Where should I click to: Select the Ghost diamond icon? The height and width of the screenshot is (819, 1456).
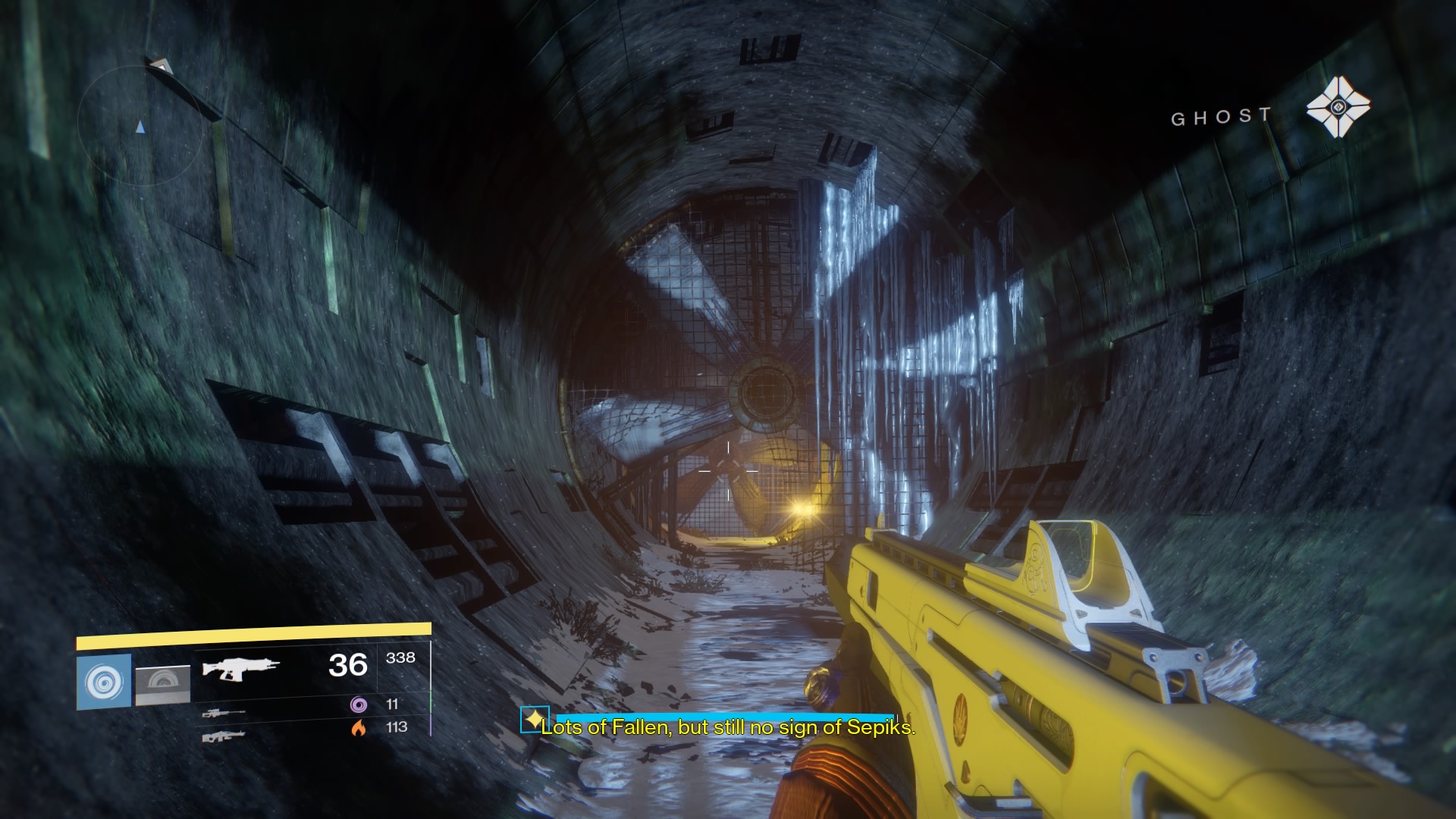tap(1338, 106)
